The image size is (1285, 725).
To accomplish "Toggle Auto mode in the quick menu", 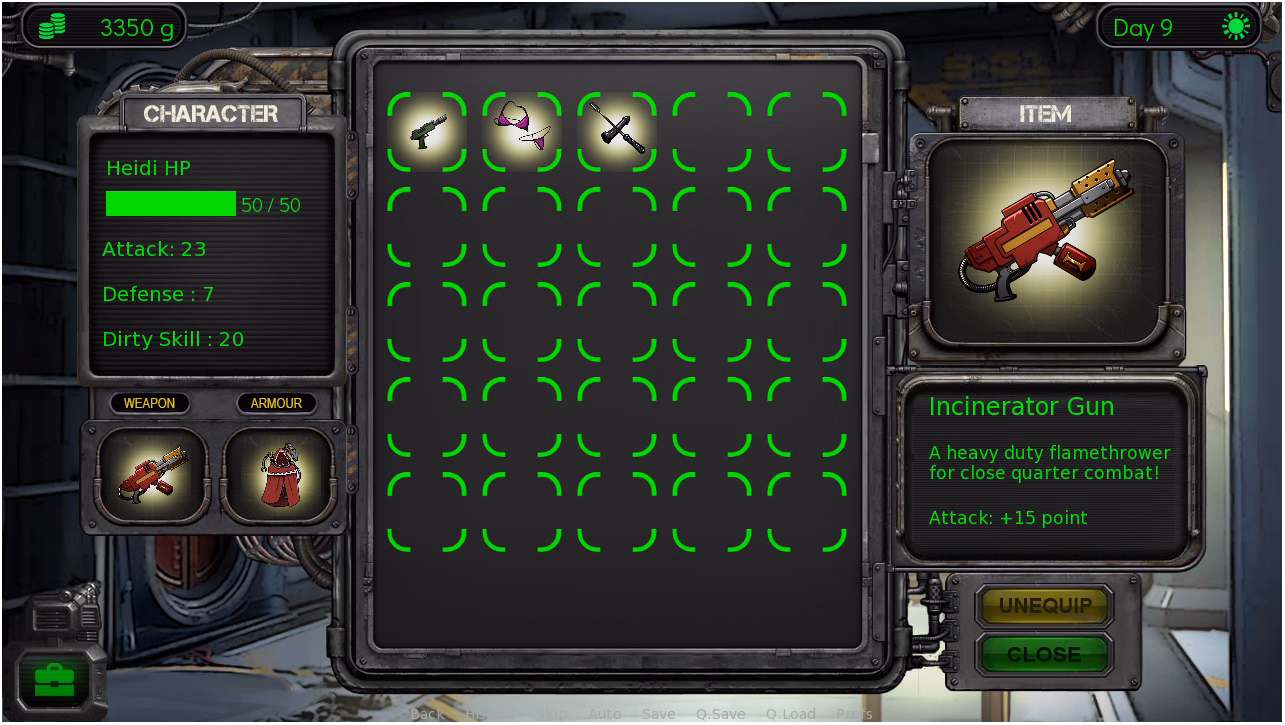I will (x=604, y=714).
